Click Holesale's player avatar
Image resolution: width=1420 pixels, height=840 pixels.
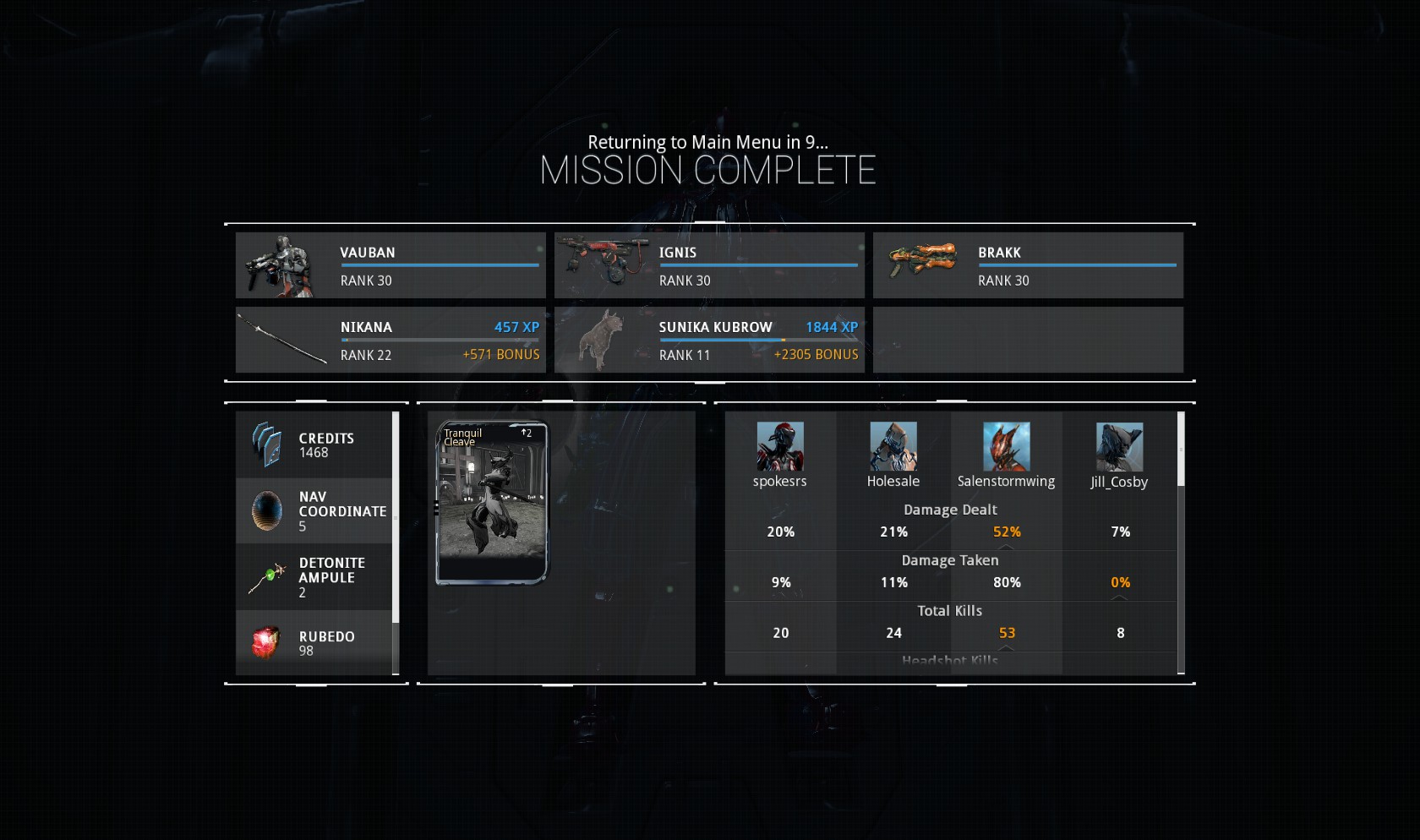click(893, 447)
